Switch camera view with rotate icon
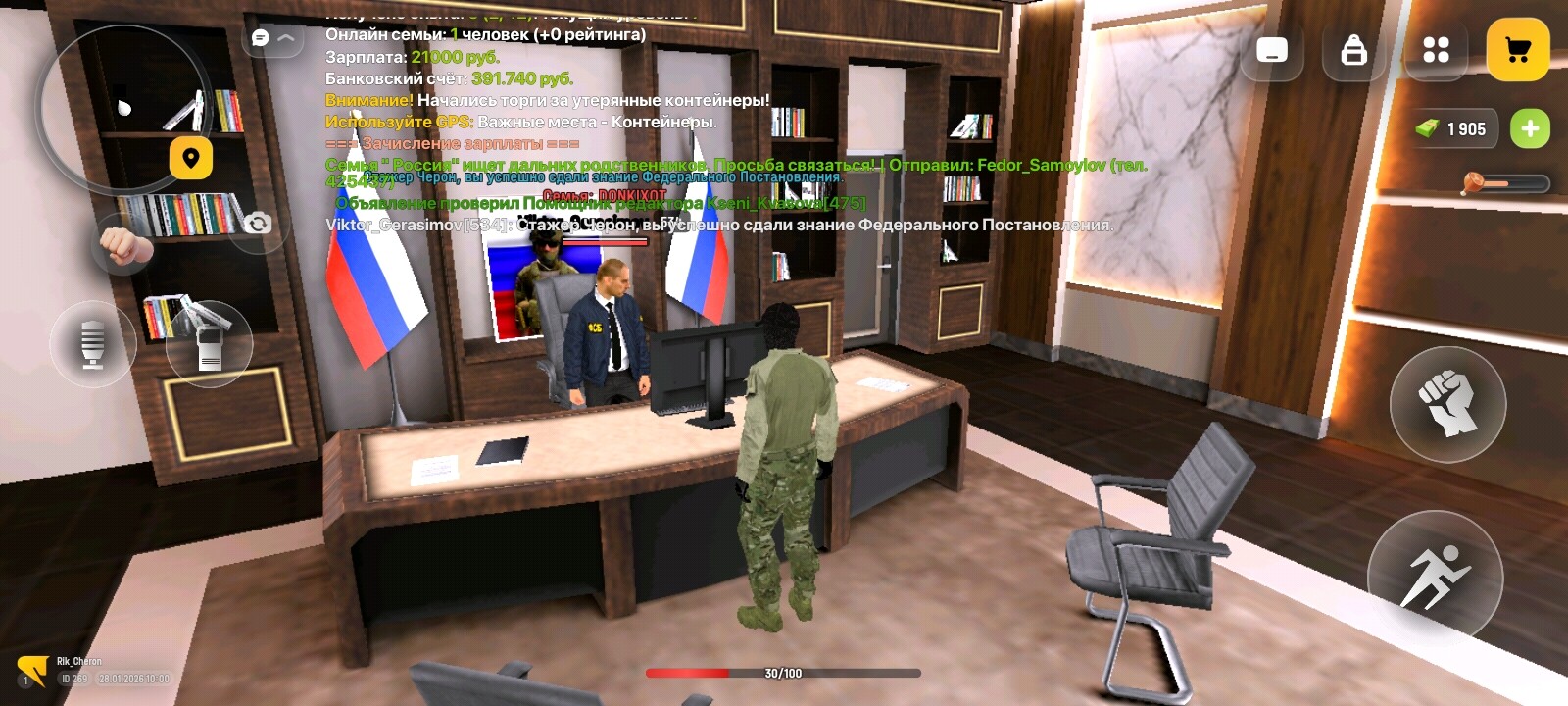The width and height of the screenshot is (1568, 706). [x=258, y=224]
